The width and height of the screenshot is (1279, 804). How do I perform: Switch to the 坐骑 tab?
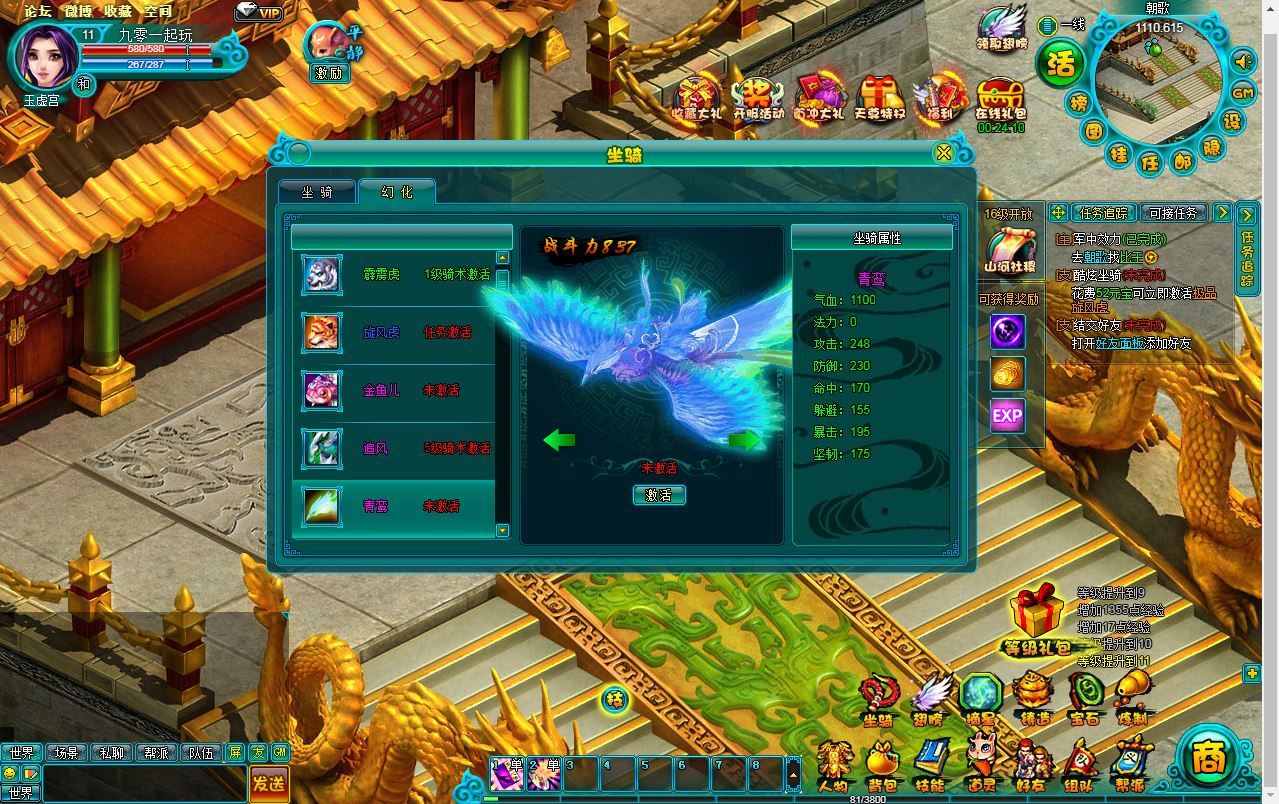click(317, 192)
